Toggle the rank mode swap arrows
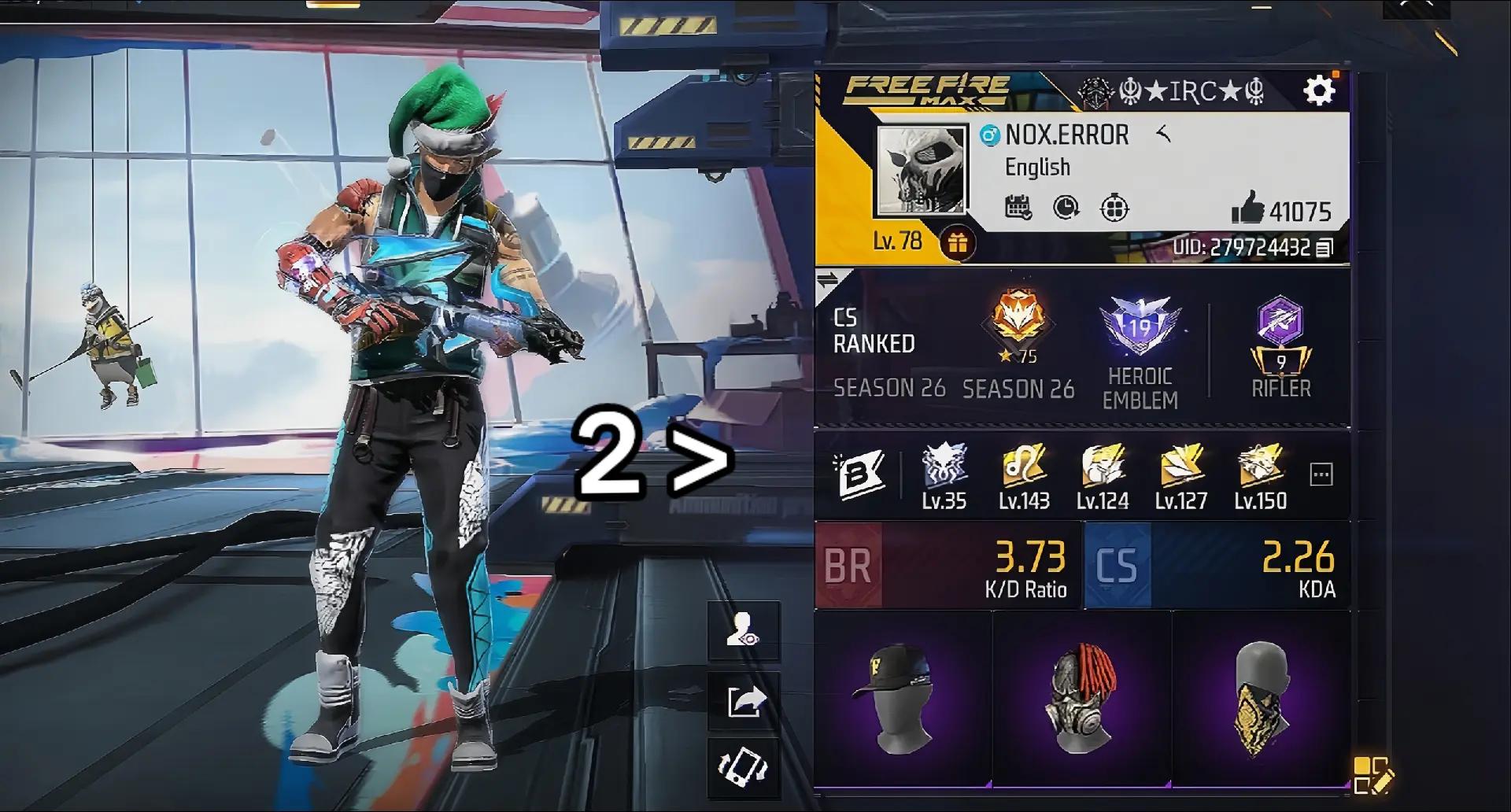This screenshot has width=1511, height=812. click(x=828, y=279)
